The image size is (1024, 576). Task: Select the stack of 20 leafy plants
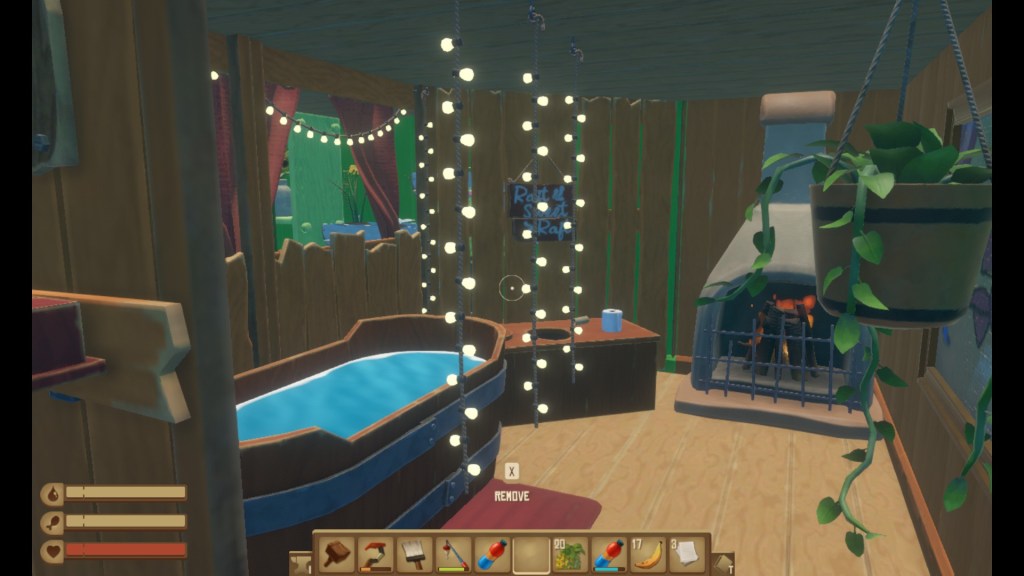(x=570, y=554)
